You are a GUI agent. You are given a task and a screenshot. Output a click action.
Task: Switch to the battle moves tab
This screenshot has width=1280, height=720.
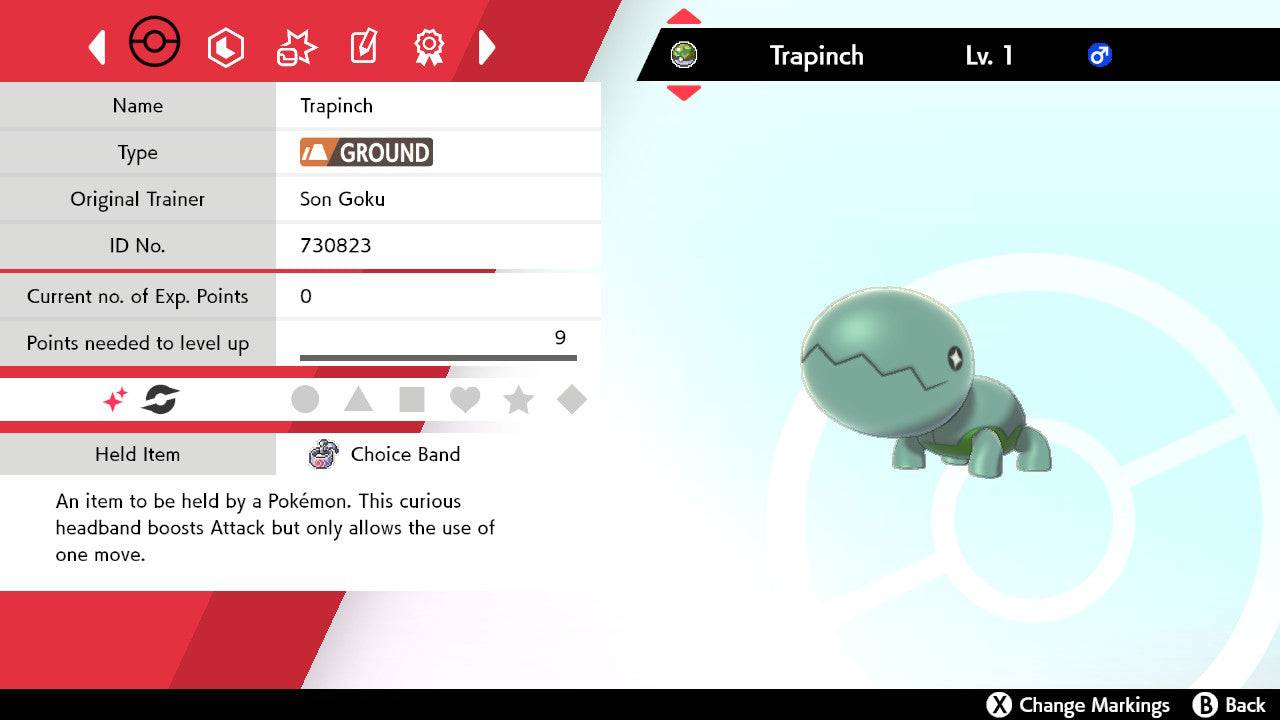pos(295,47)
